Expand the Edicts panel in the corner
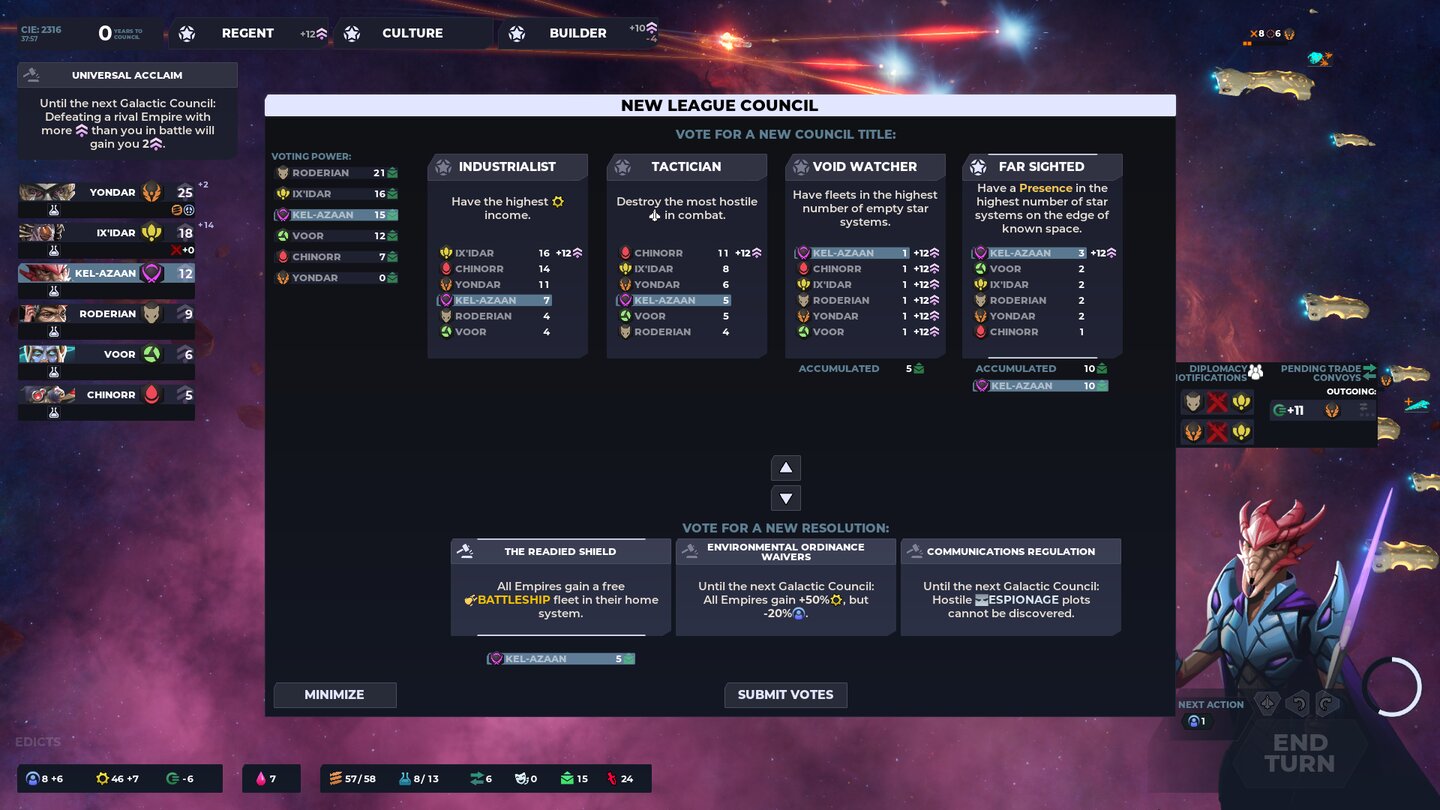Viewport: 1440px width, 810px height. pos(38,741)
